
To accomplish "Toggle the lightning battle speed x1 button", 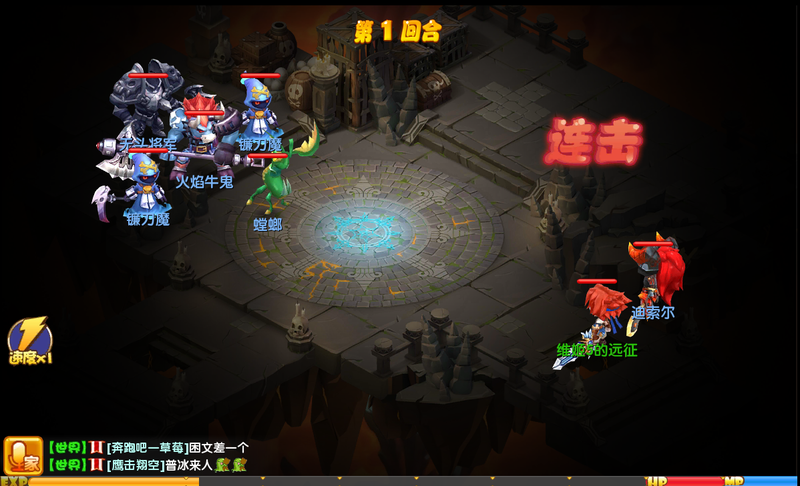I will (x=29, y=340).
